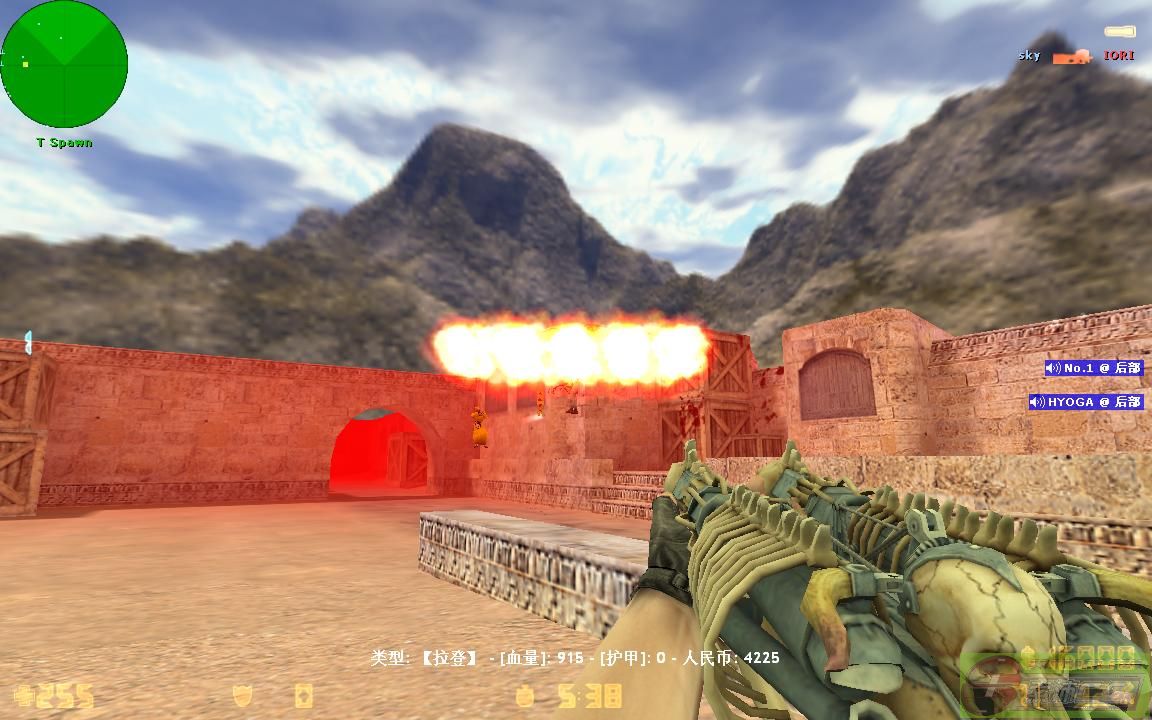This screenshot has height=720, width=1152.
Task: Select the HYOGA voice chat indicator
Action: 1086,402
